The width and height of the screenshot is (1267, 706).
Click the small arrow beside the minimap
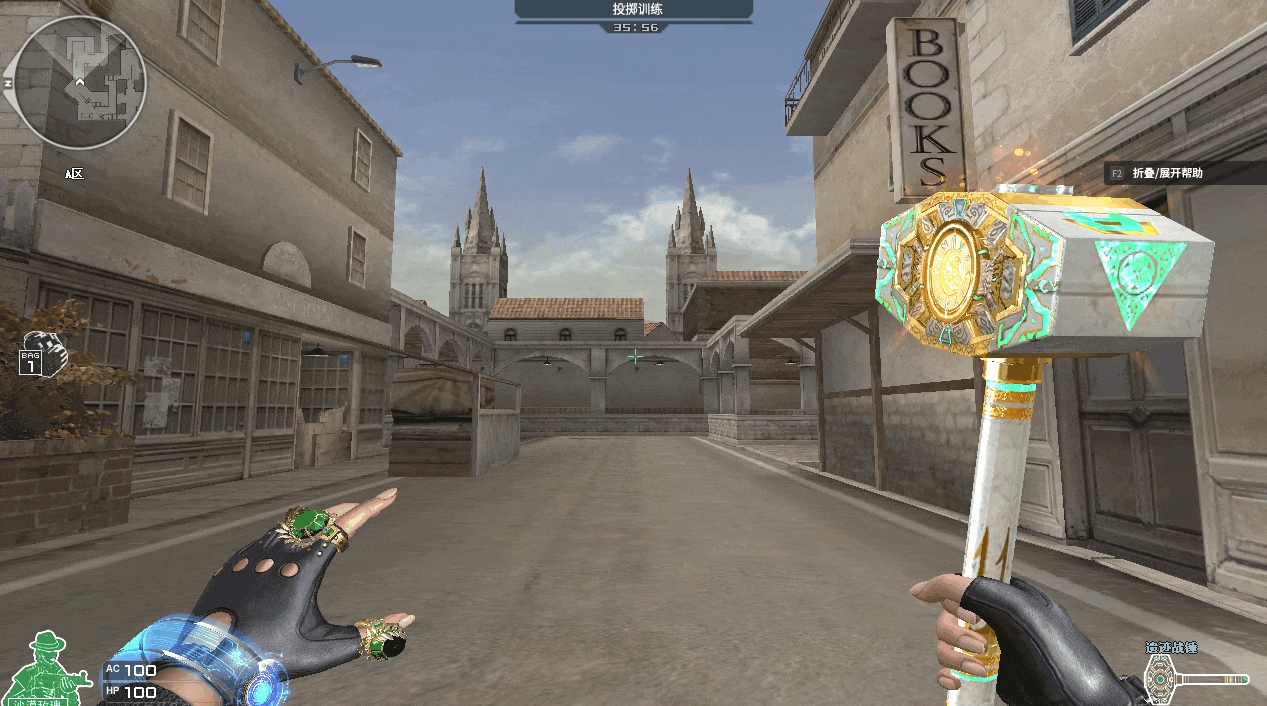coord(7,82)
